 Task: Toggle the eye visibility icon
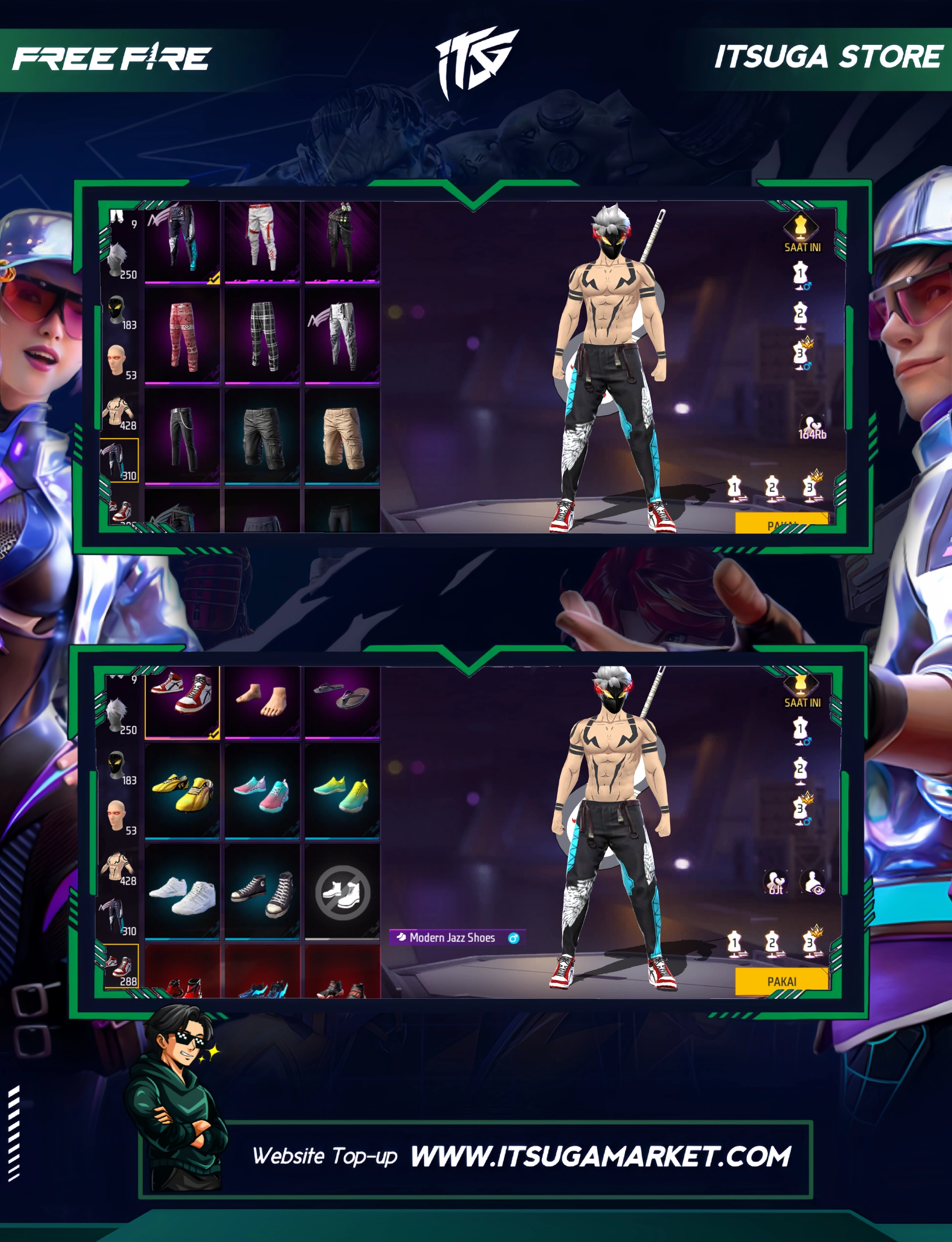(x=813, y=882)
